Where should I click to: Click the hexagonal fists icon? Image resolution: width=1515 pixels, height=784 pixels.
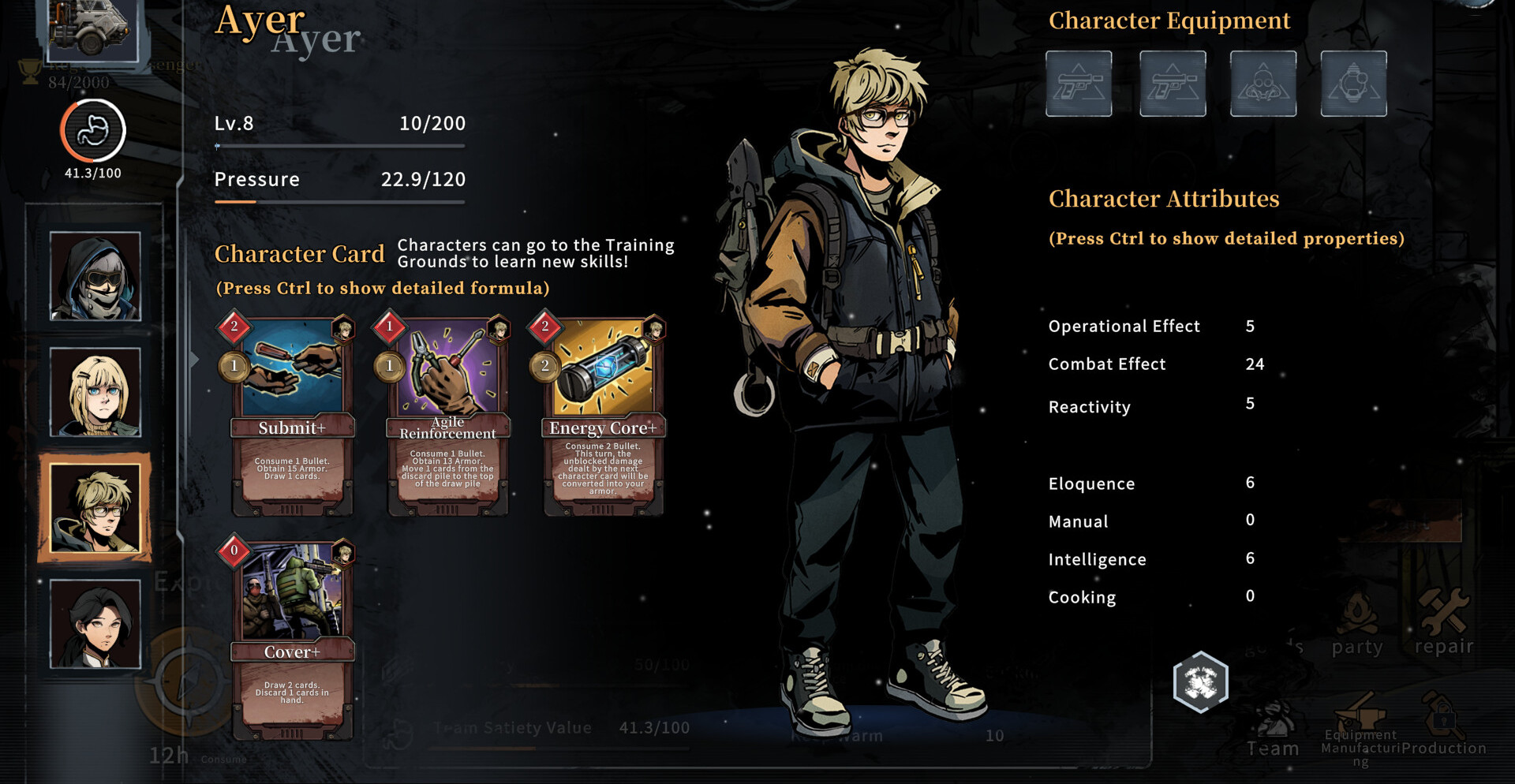coord(1200,682)
